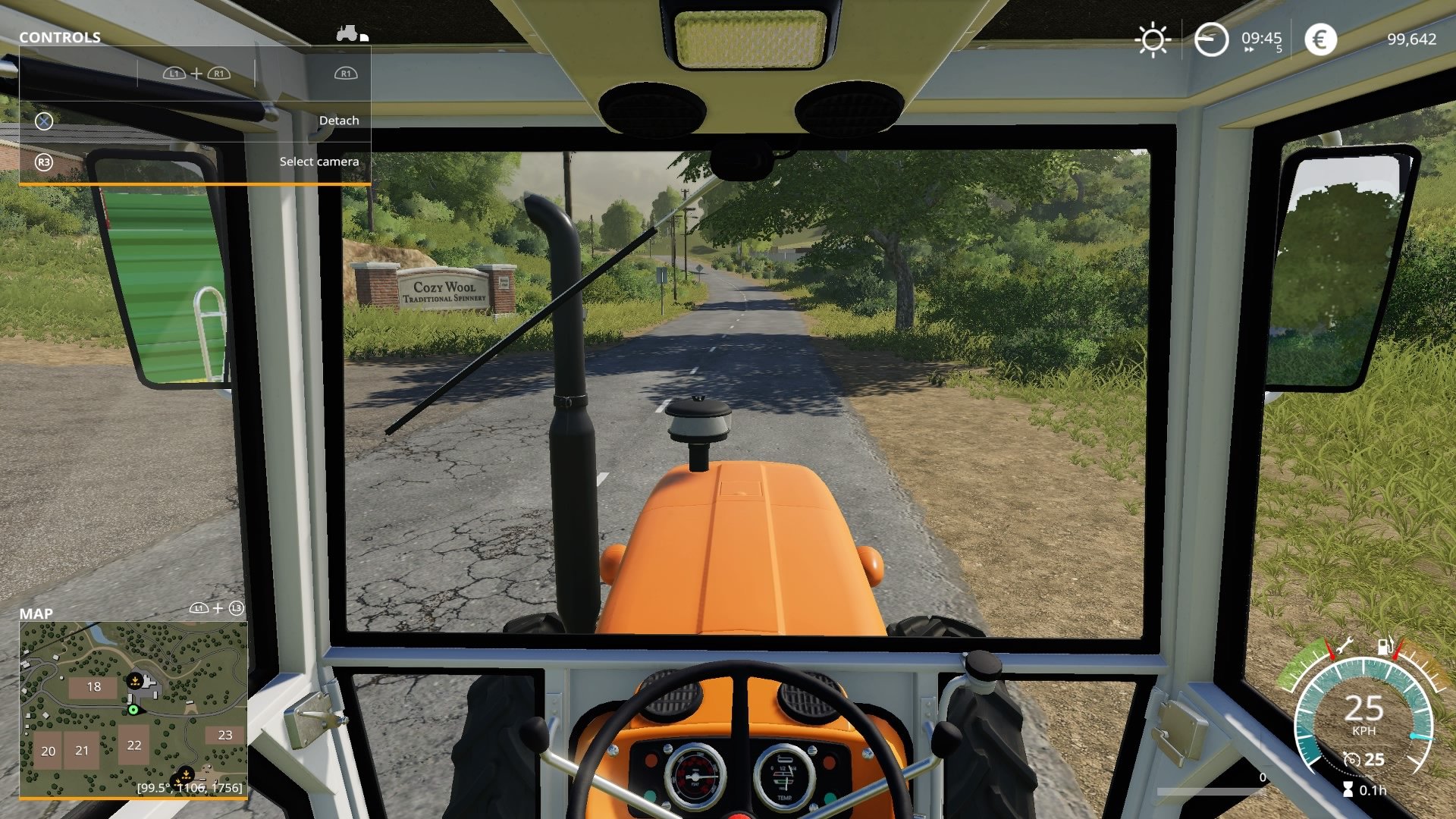Click the L1+R1 prompt in the Controls header

click(196, 73)
